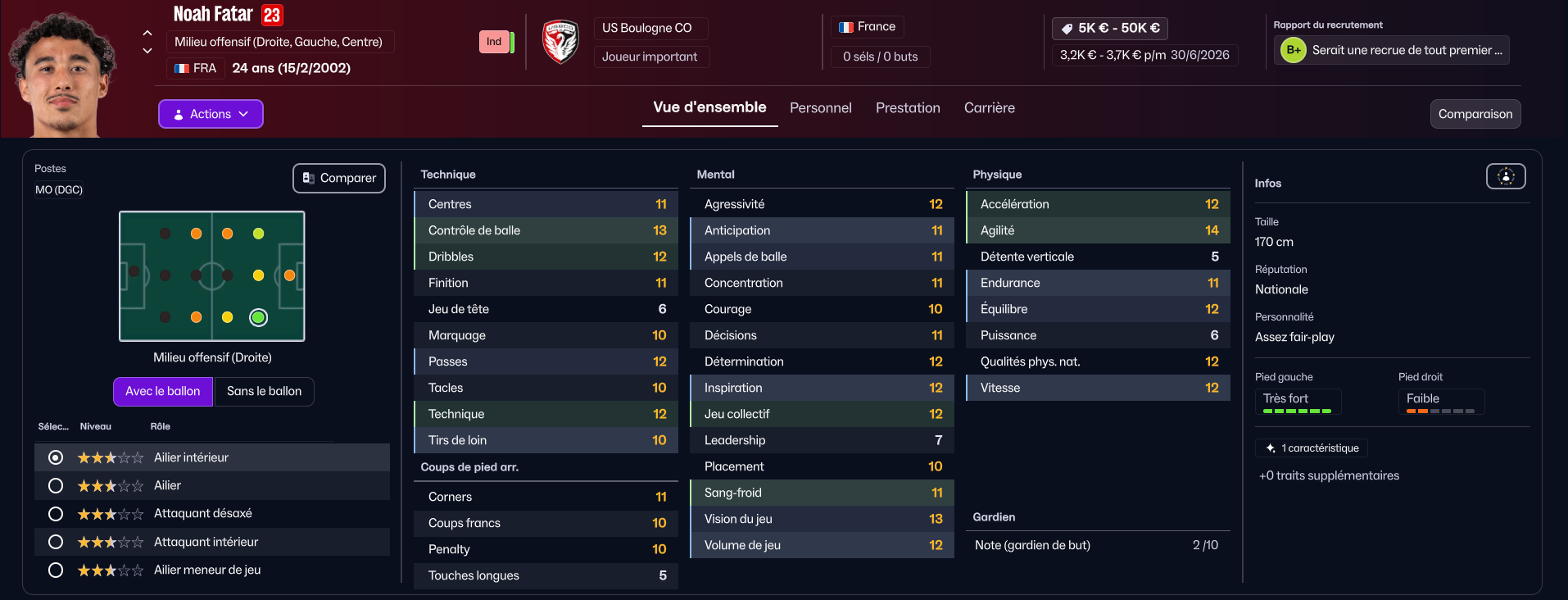Image resolution: width=1568 pixels, height=600 pixels.
Task: Go to the previous player with up arrow
Action: 147,33
